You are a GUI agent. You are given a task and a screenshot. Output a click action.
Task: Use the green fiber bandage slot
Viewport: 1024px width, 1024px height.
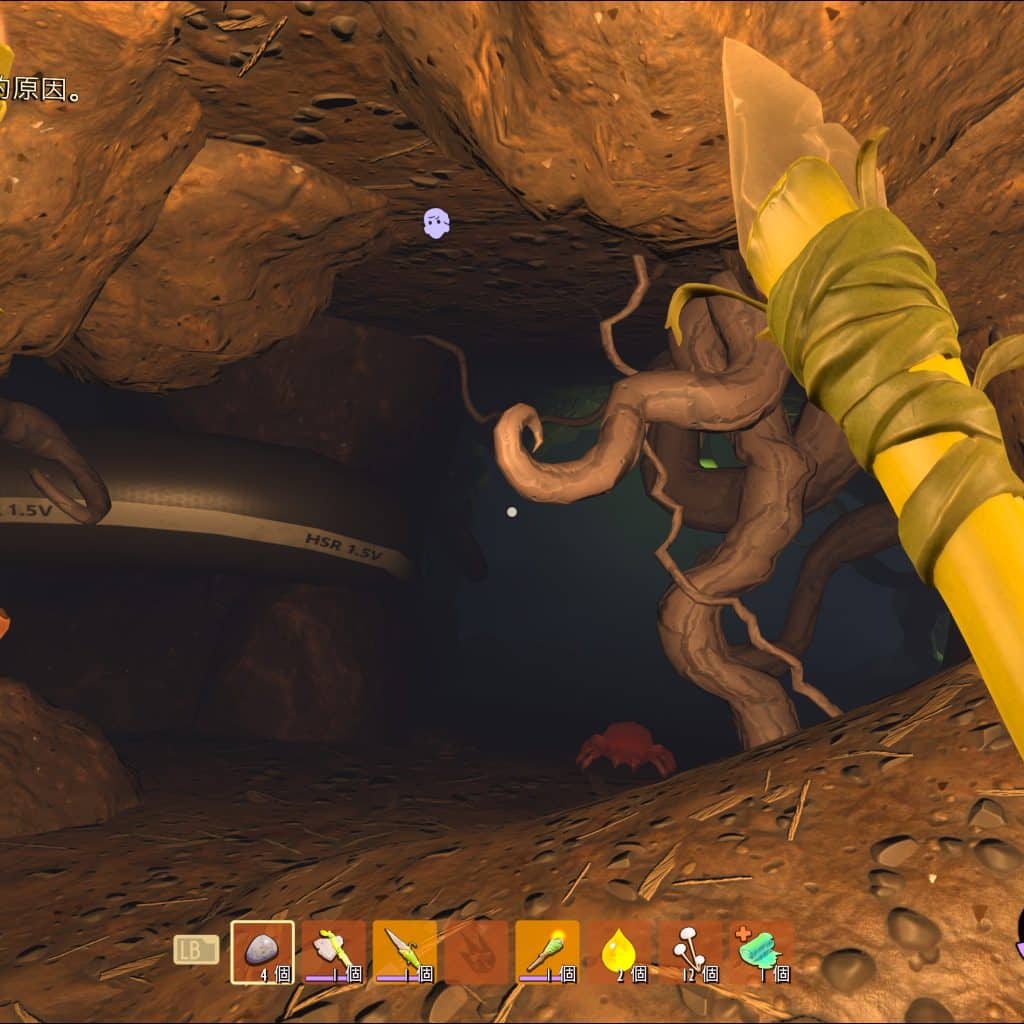coord(760,951)
